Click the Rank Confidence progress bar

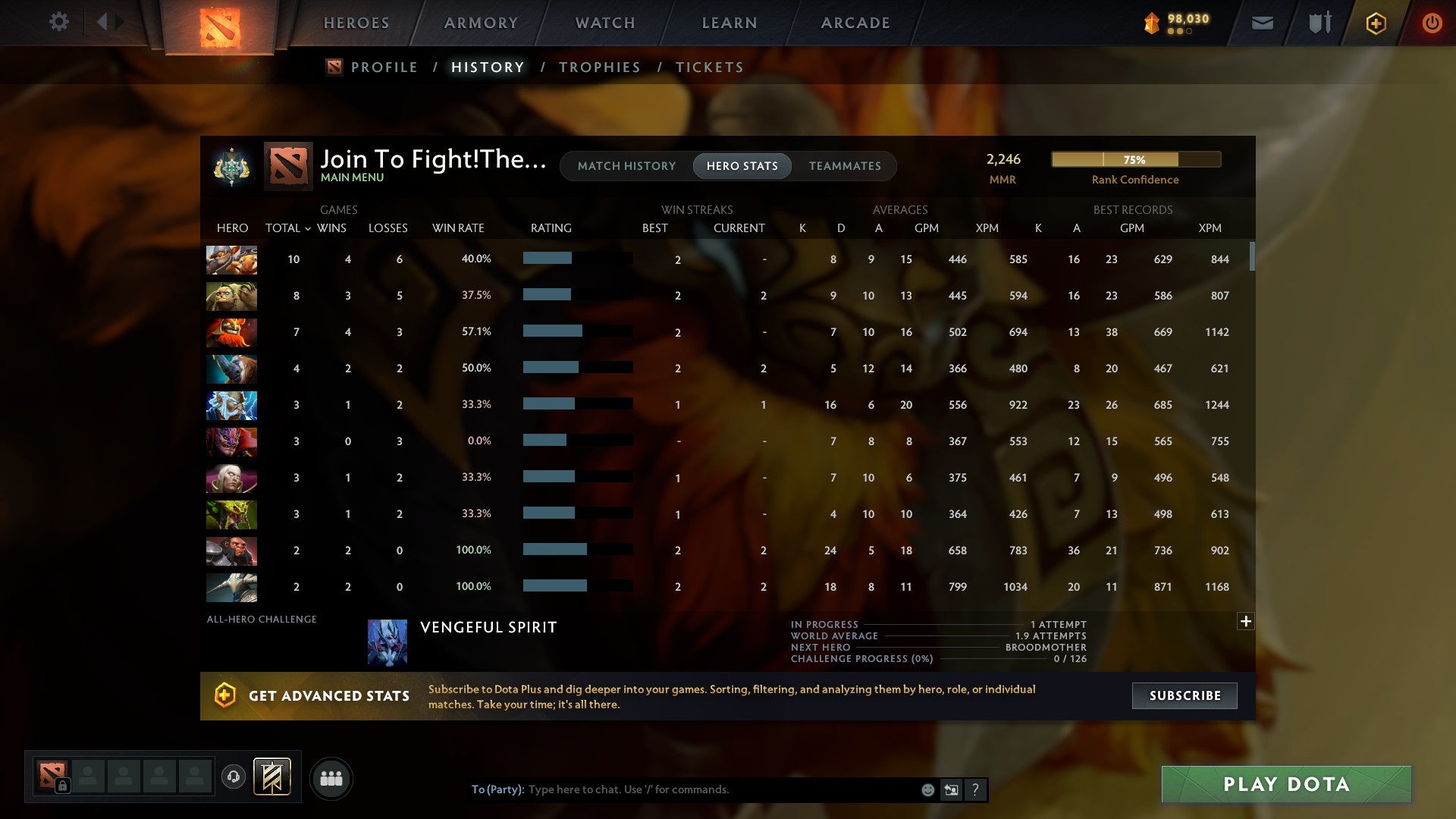[x=1135, y=159]
